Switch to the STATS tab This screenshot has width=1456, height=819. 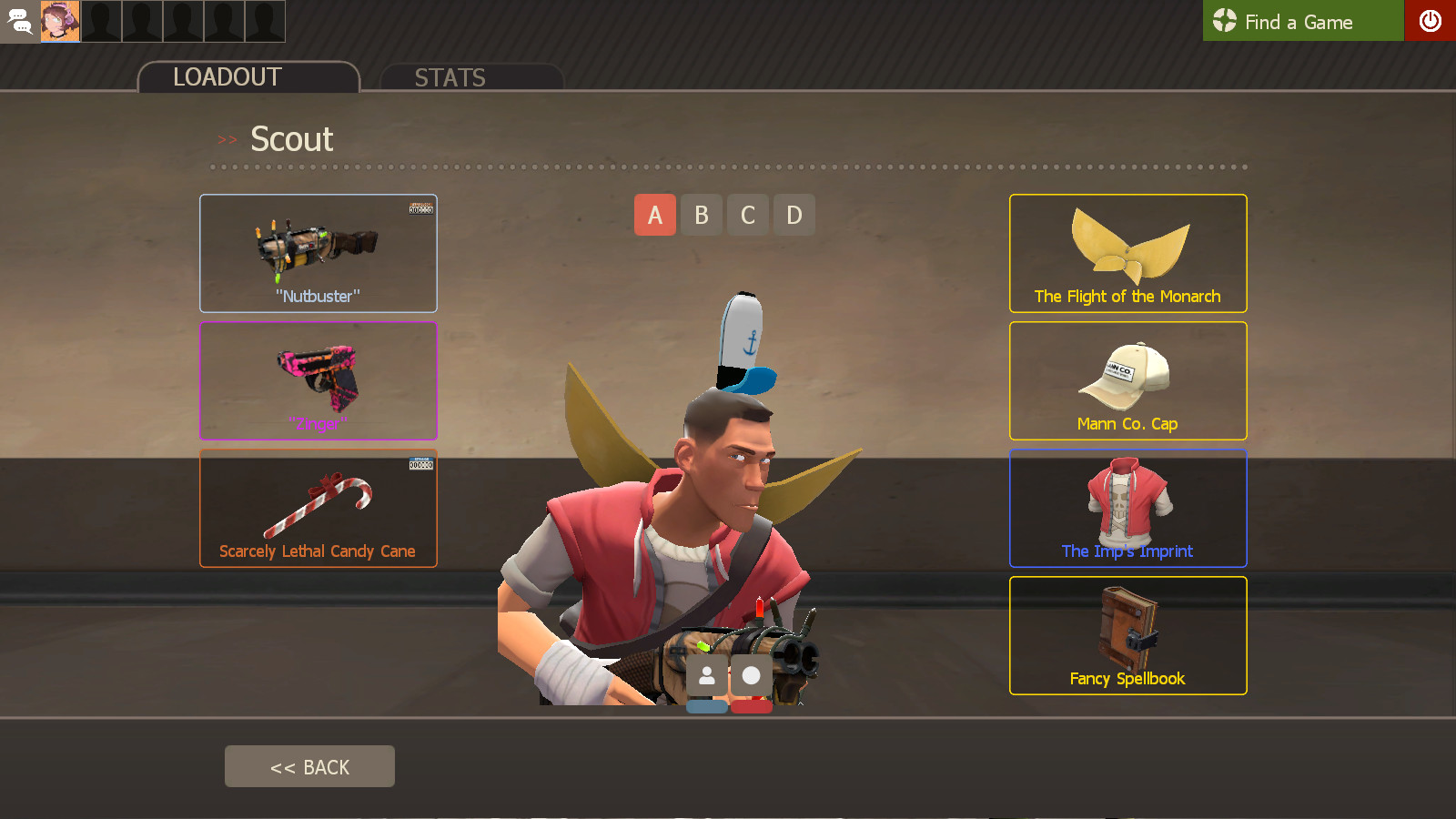(450, 77)
